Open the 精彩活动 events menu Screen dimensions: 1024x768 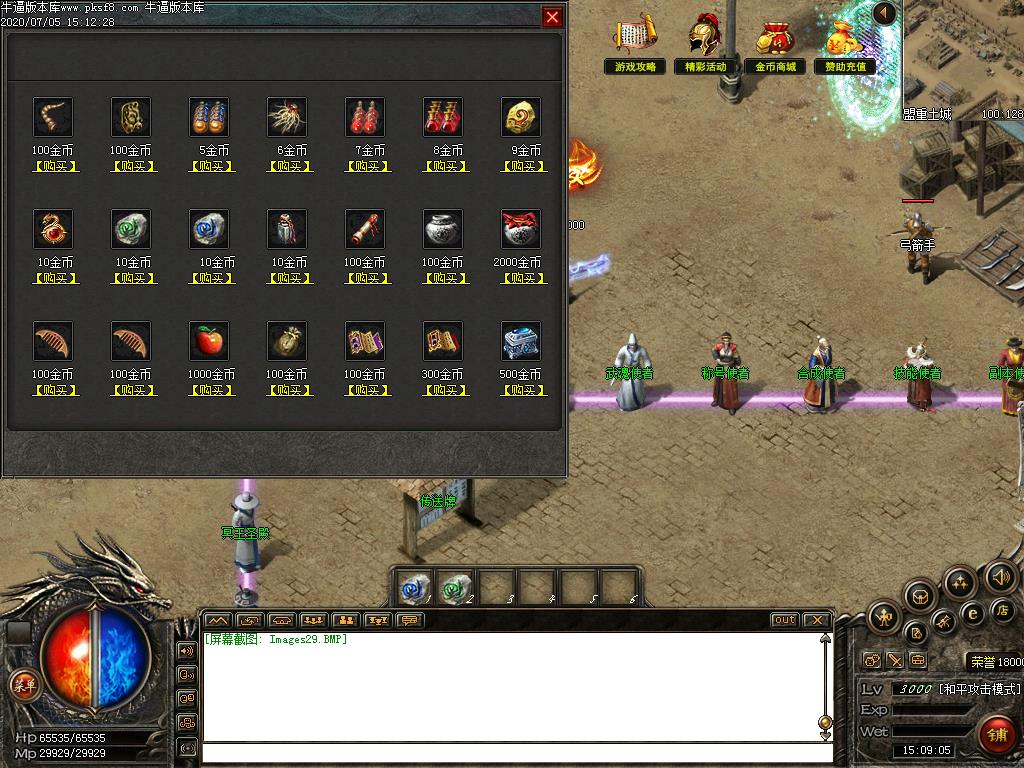(705, 46)
